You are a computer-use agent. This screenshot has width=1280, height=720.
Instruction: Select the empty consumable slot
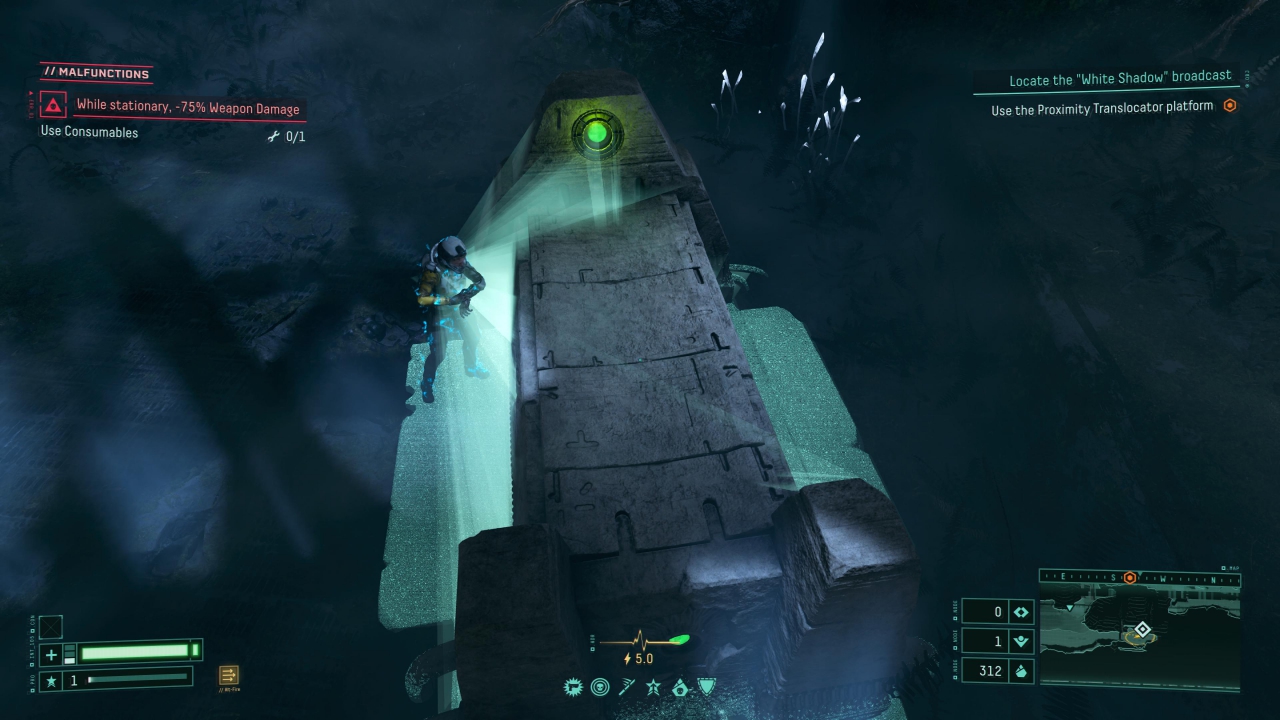point(51,627)
